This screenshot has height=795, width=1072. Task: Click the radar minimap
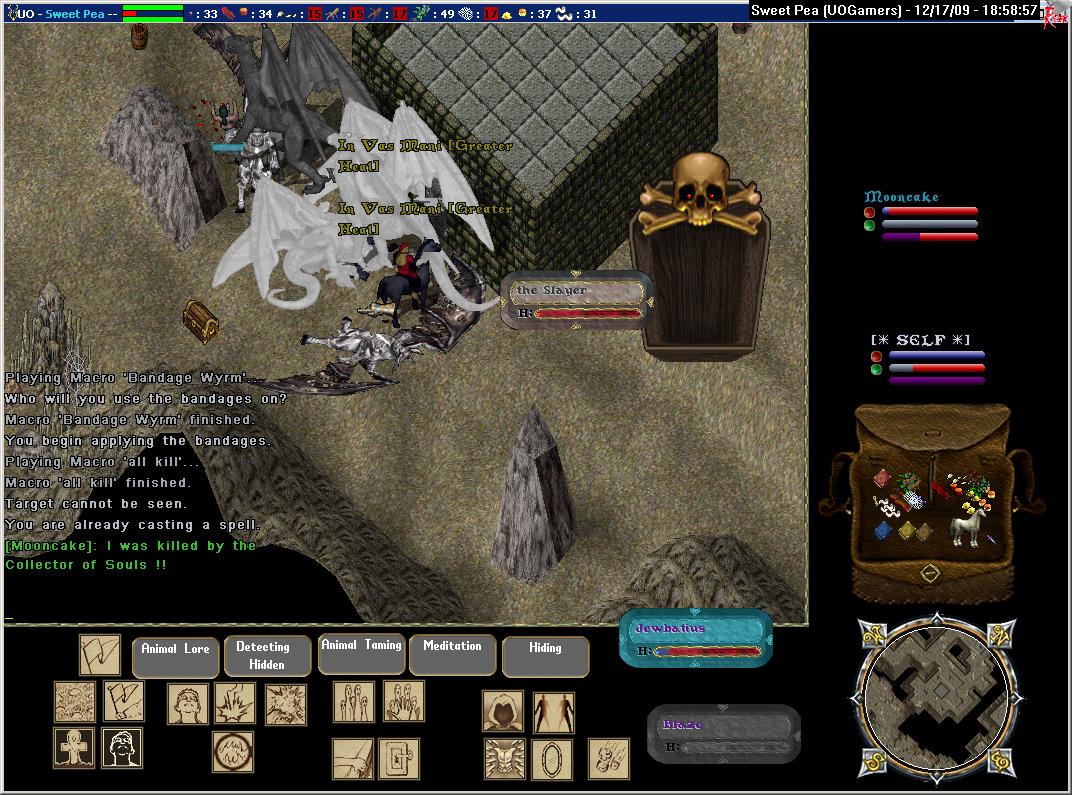coord(929,697)
